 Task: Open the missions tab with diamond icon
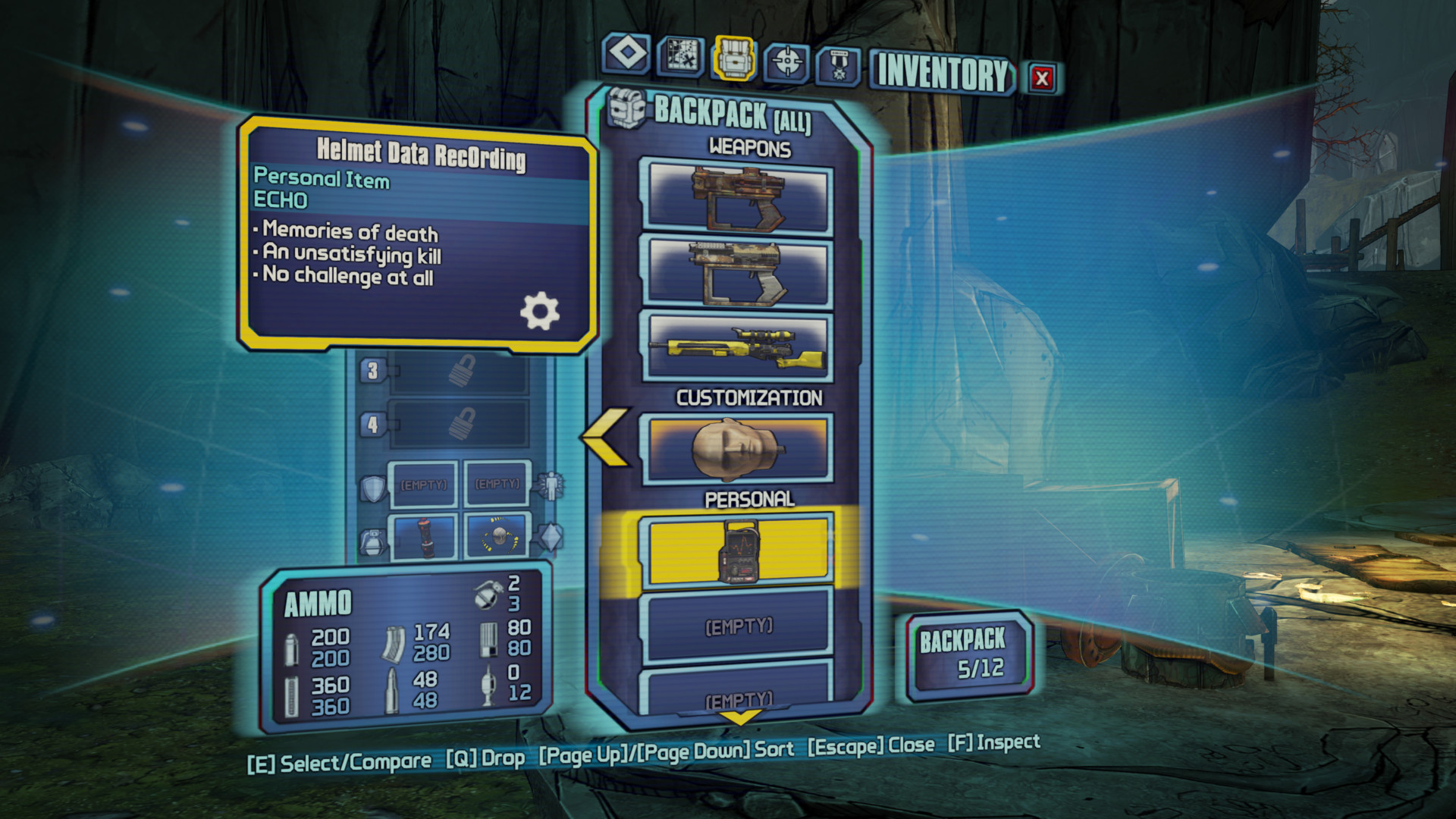(627, 55)
